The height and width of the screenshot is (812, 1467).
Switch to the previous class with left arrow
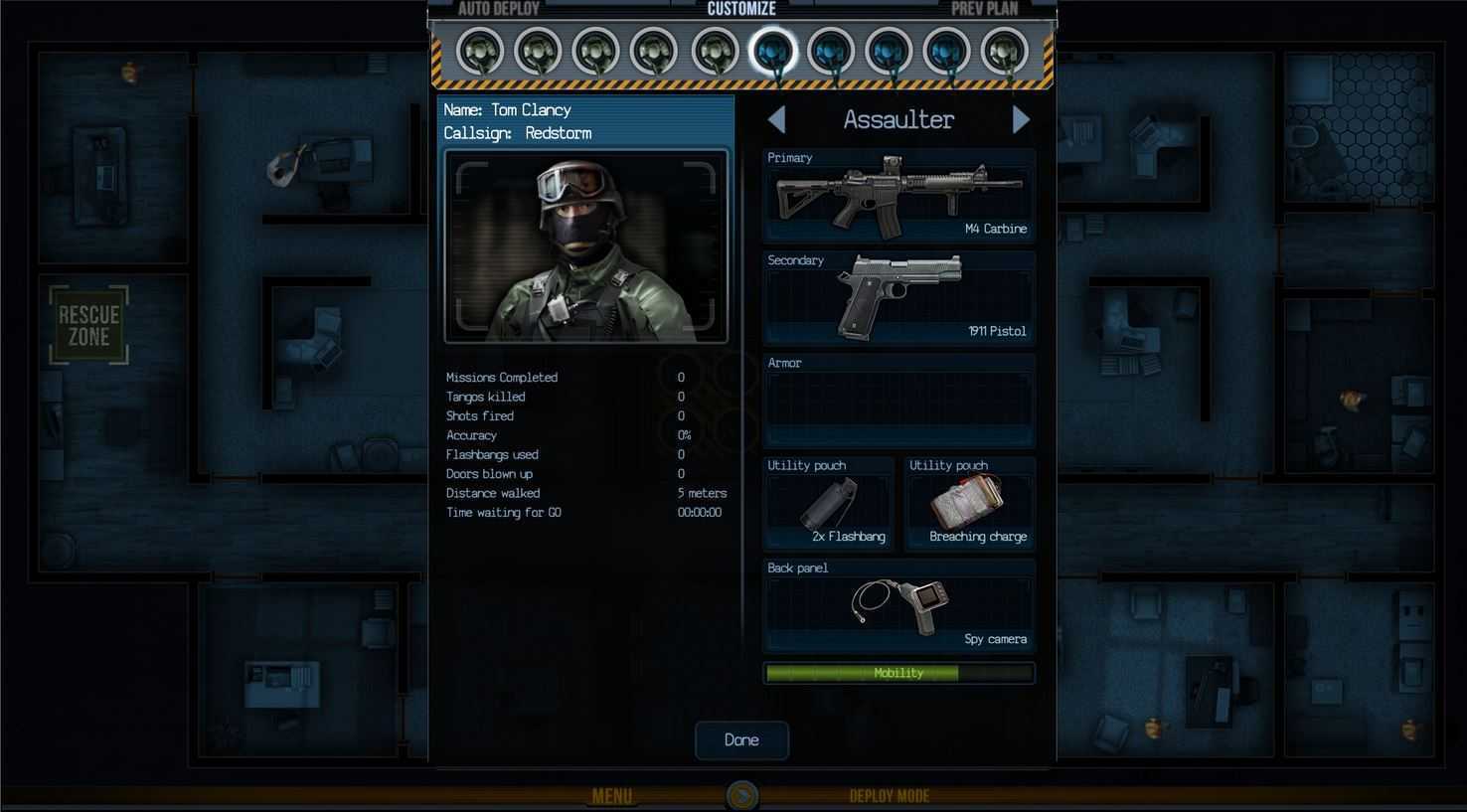pos(777,120)
